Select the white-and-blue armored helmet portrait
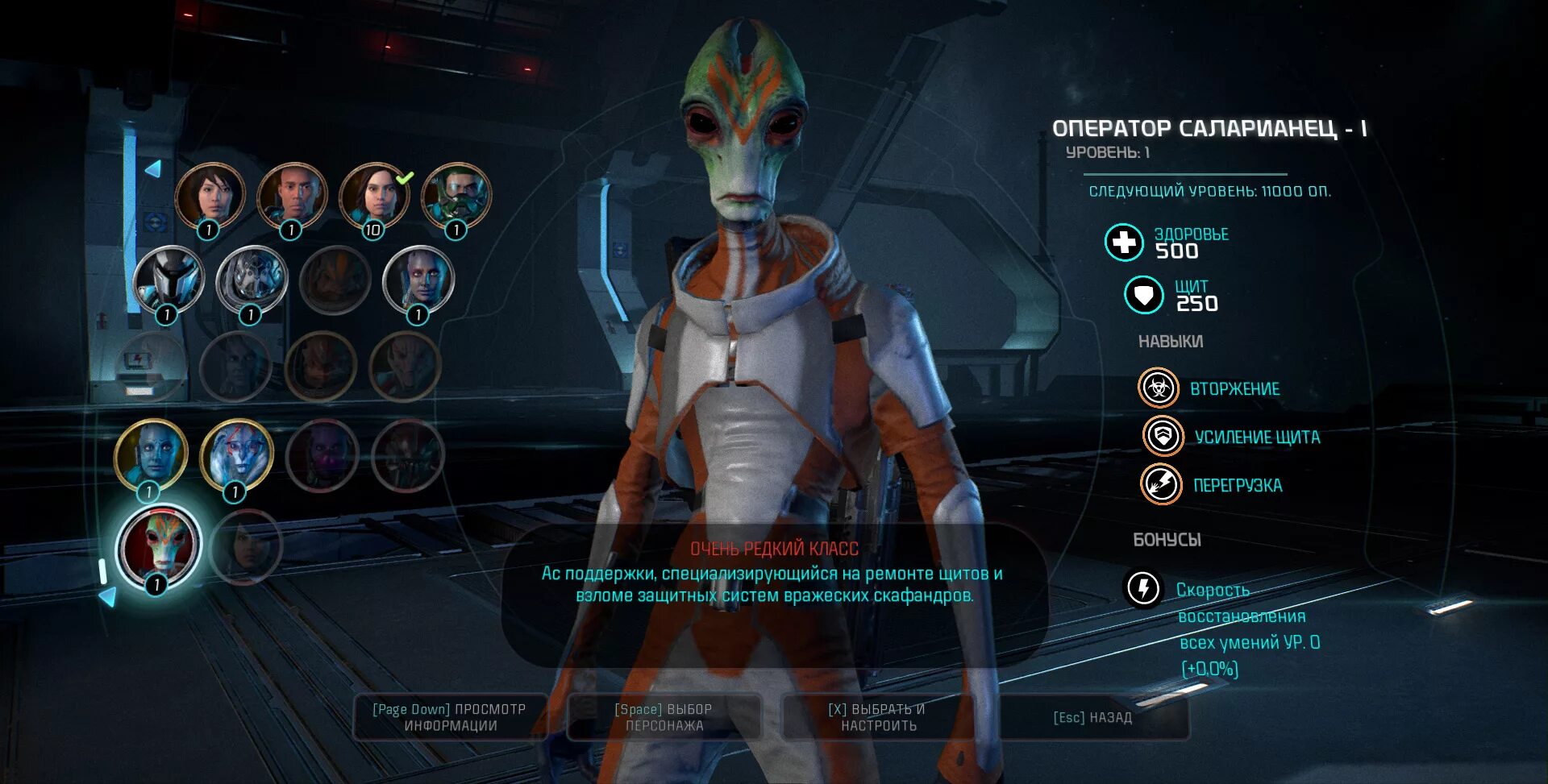The width and height of the screenshot is (1548, 784). click(168, 280)
